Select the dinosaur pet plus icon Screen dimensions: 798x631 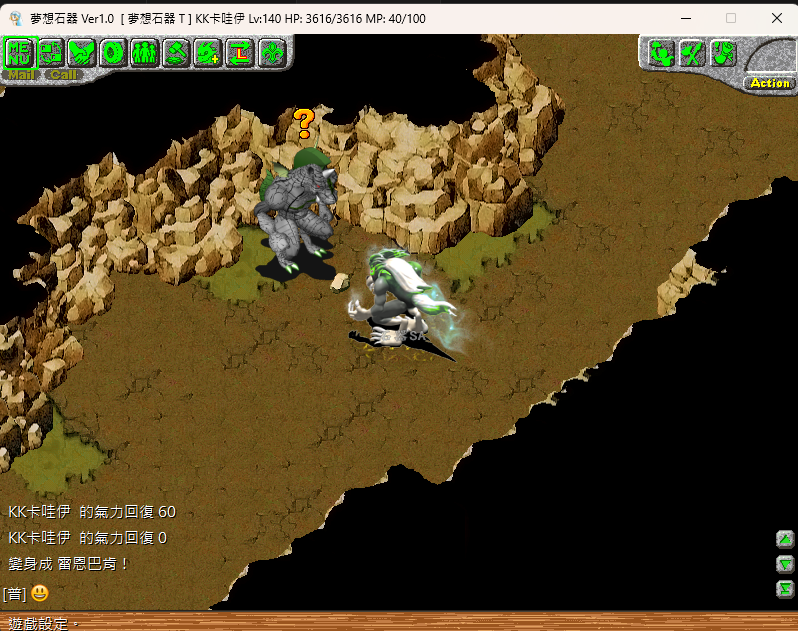coord(207,52)
